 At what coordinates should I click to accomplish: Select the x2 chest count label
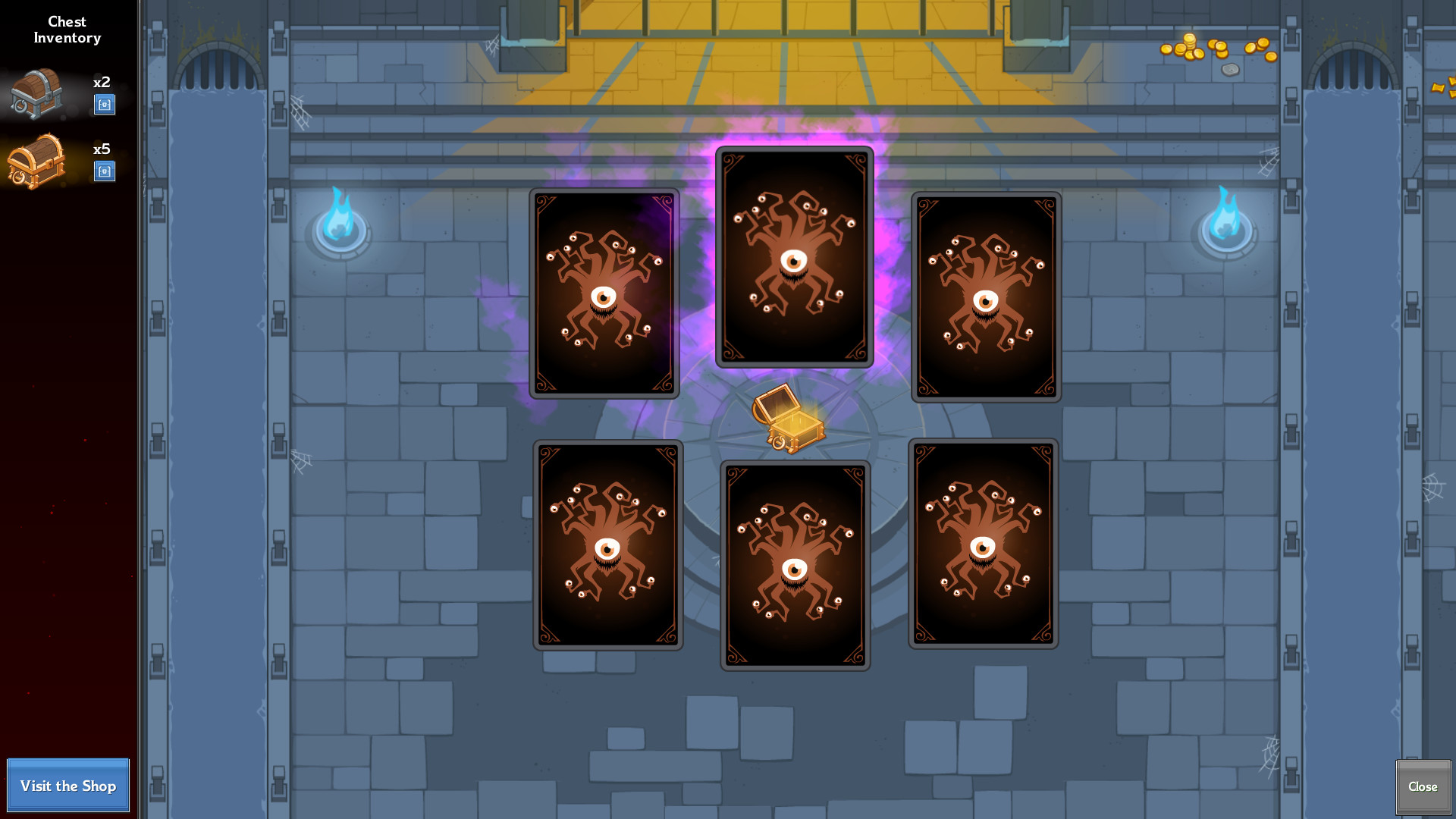click(x=101, y=83)
